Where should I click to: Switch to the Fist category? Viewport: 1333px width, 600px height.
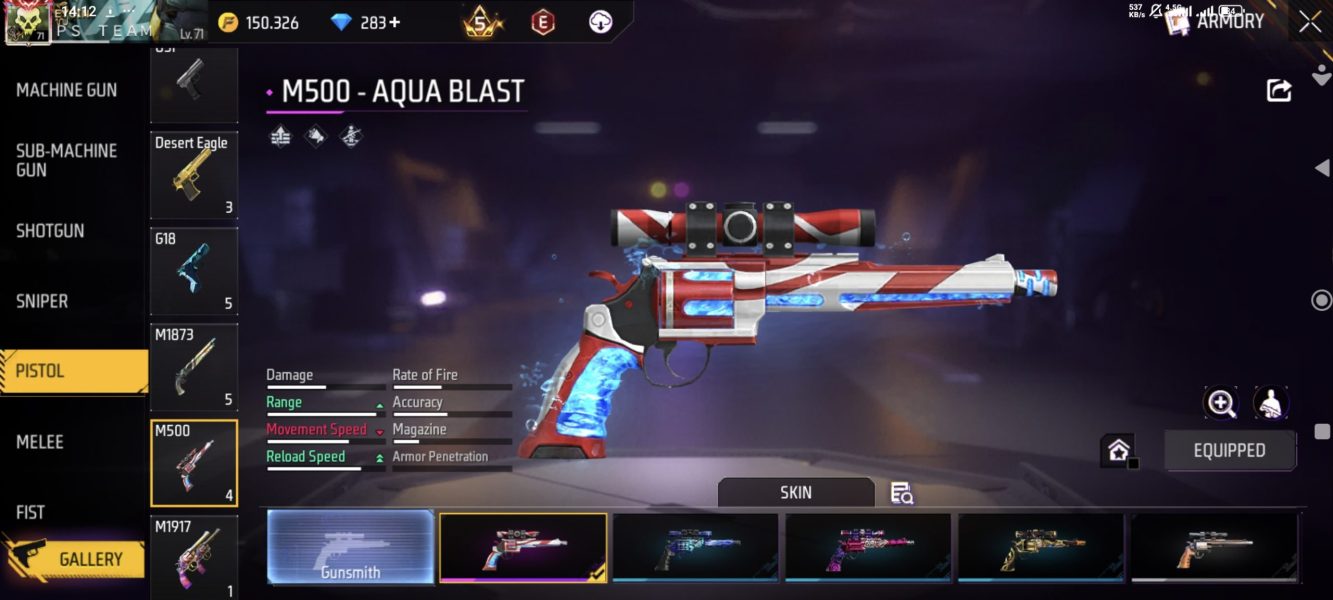click(x=30, y=512)
